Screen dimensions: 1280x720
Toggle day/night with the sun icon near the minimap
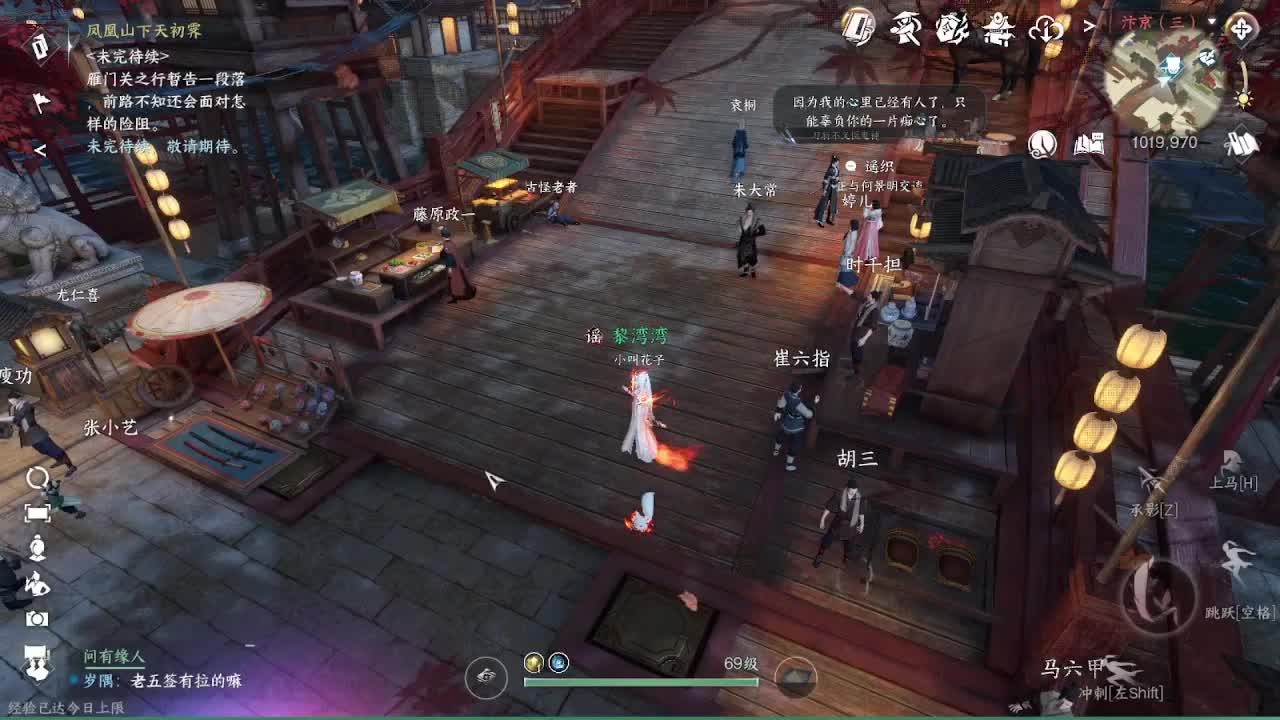pyautogui.click(x=1244, y=100)
